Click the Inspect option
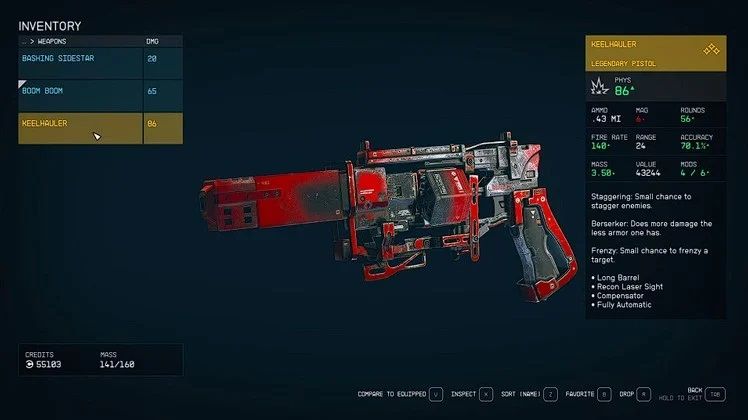Image resolution: width=748 pixels, height=420 pixels. point(469,394)
